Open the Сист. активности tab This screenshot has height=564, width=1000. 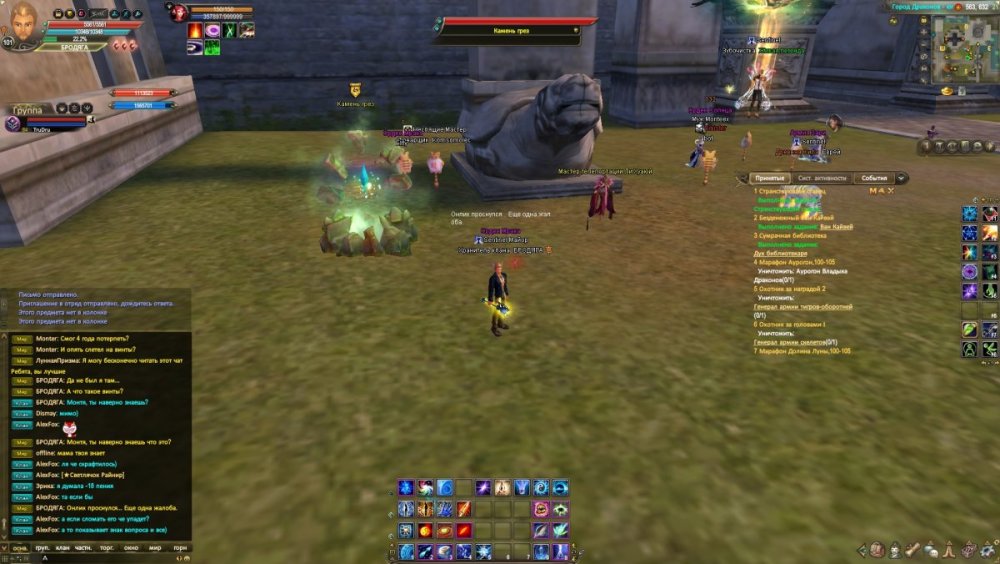coord(822,178)
